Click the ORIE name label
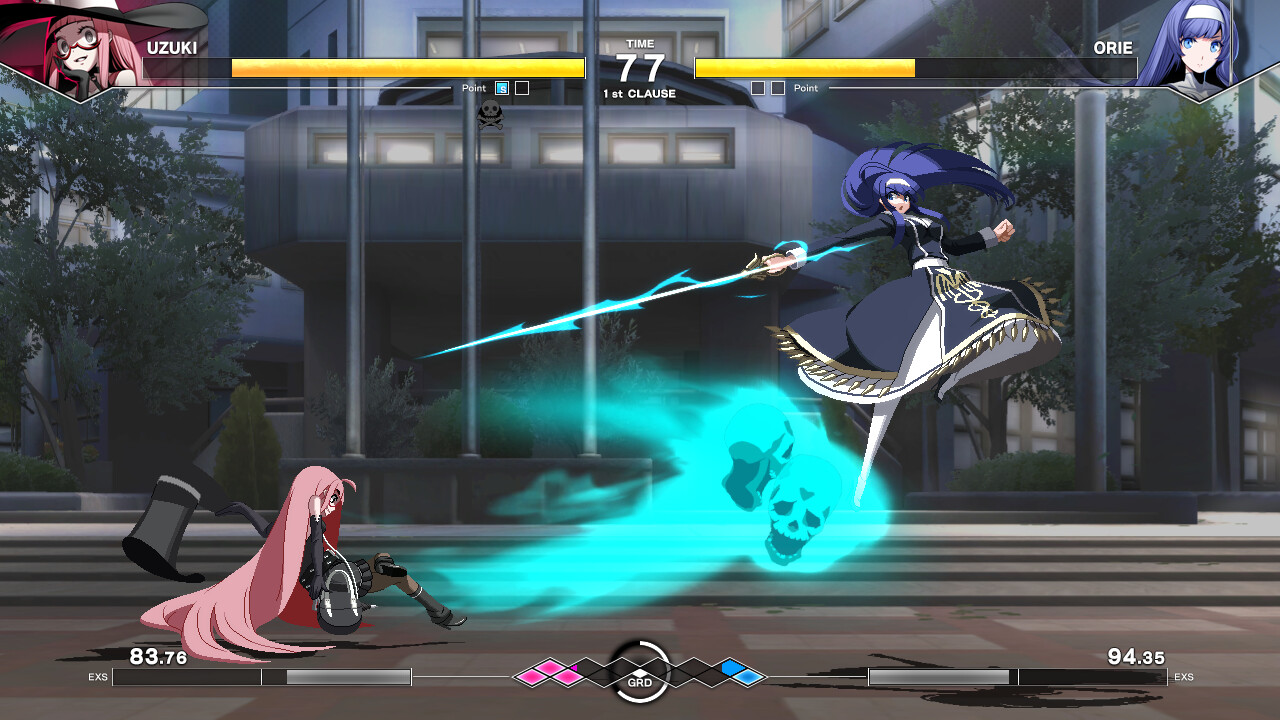 coord(1113,47)
